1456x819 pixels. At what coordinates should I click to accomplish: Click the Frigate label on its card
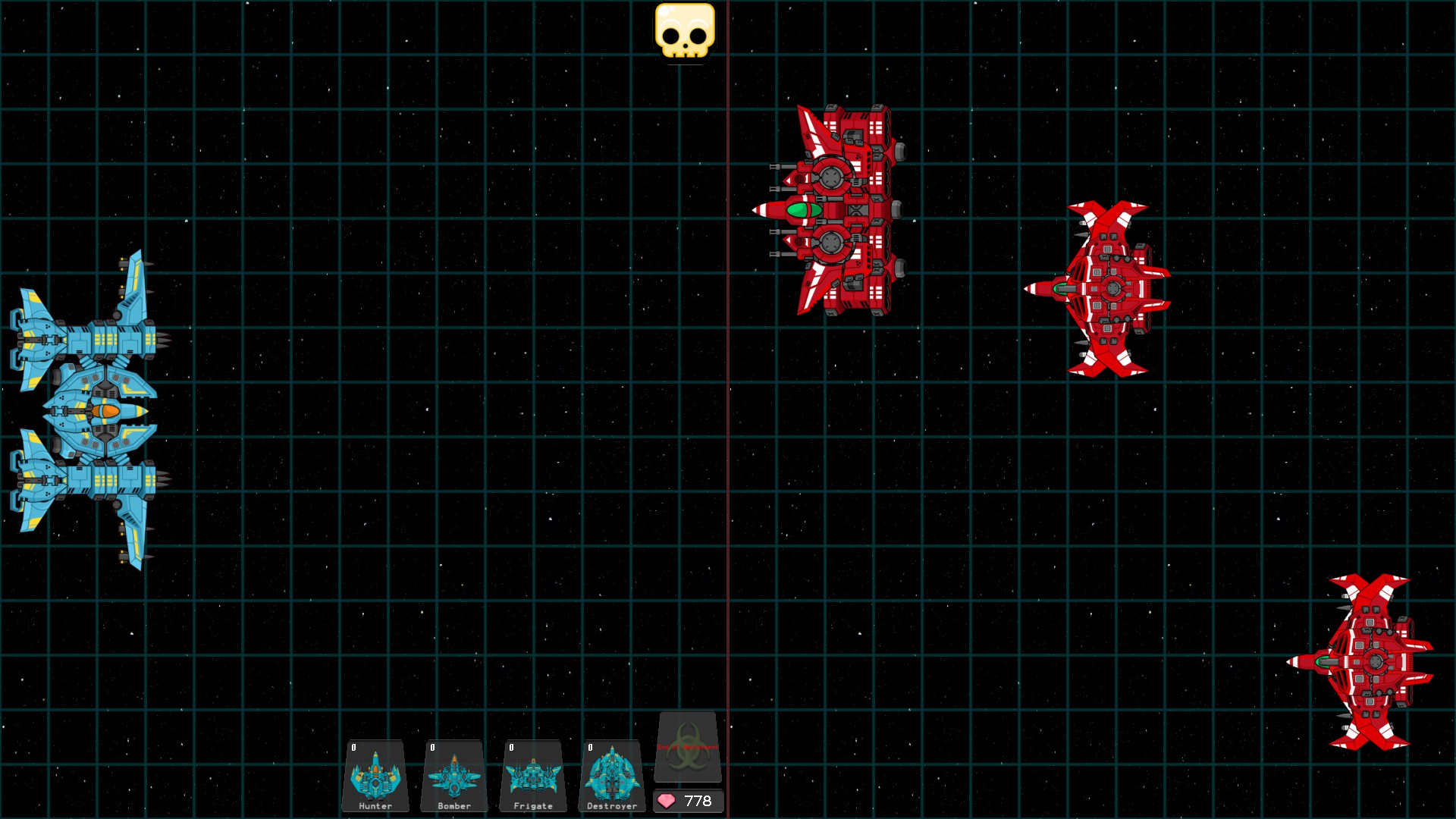533,806
